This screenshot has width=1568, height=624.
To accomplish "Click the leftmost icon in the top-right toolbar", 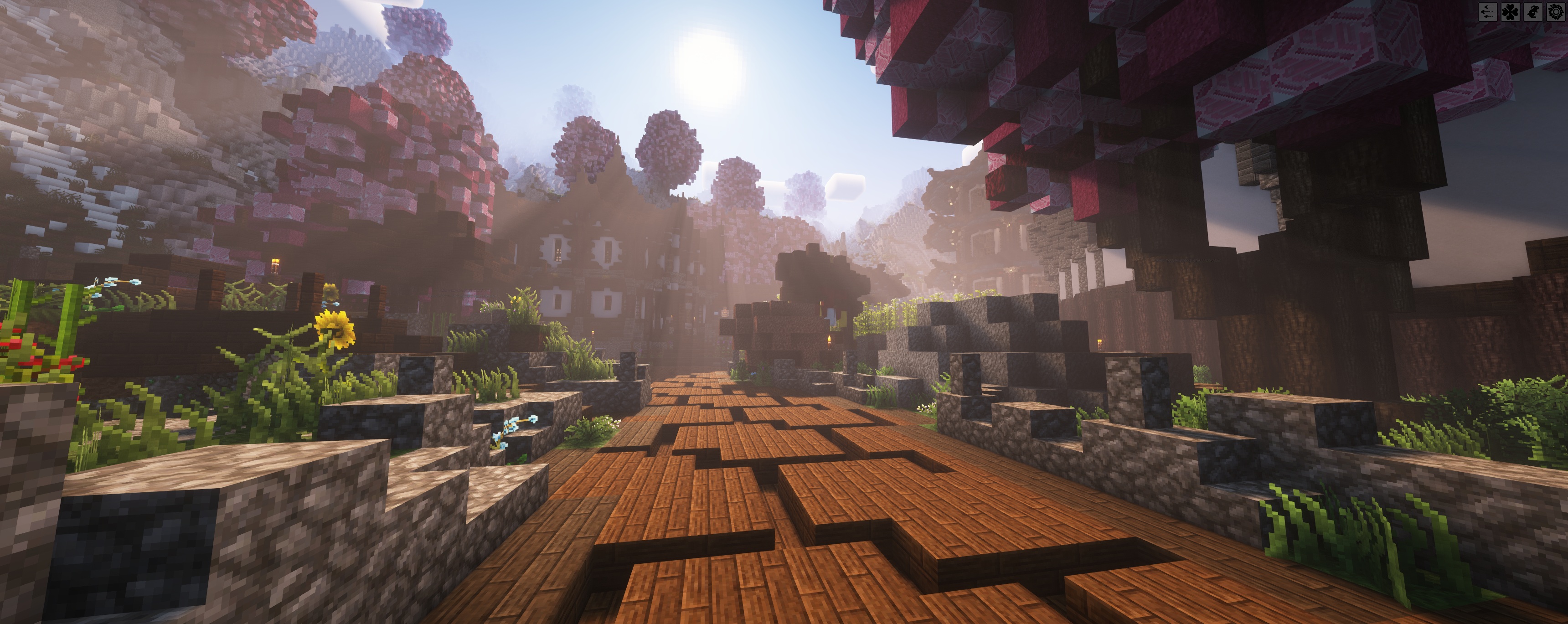I will (x=1488, y=12).
